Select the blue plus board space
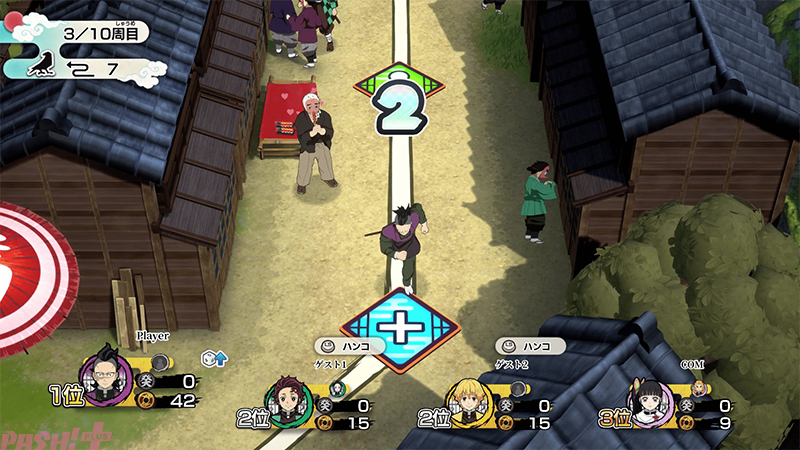The height and width of the screenshot is (450, 800). click(400, 328)
